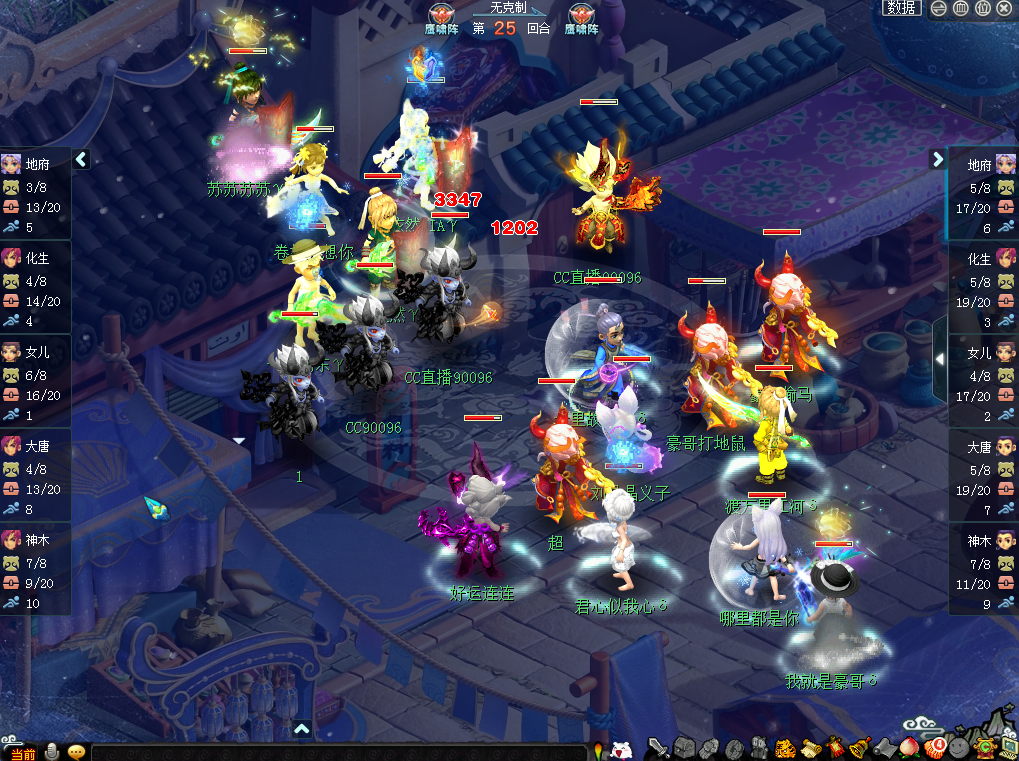1019x761 pixels.
Task: Switch the chat channel via 当前 tab
Action: 22,753
